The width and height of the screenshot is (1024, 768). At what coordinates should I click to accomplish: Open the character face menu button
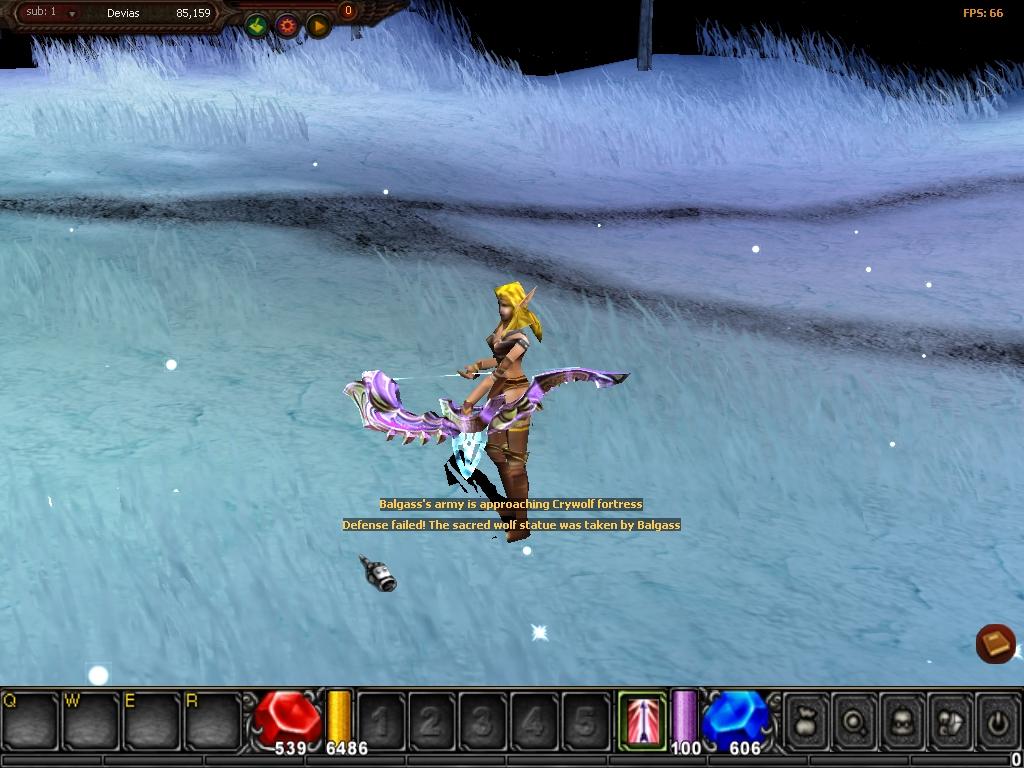(903, 718)
